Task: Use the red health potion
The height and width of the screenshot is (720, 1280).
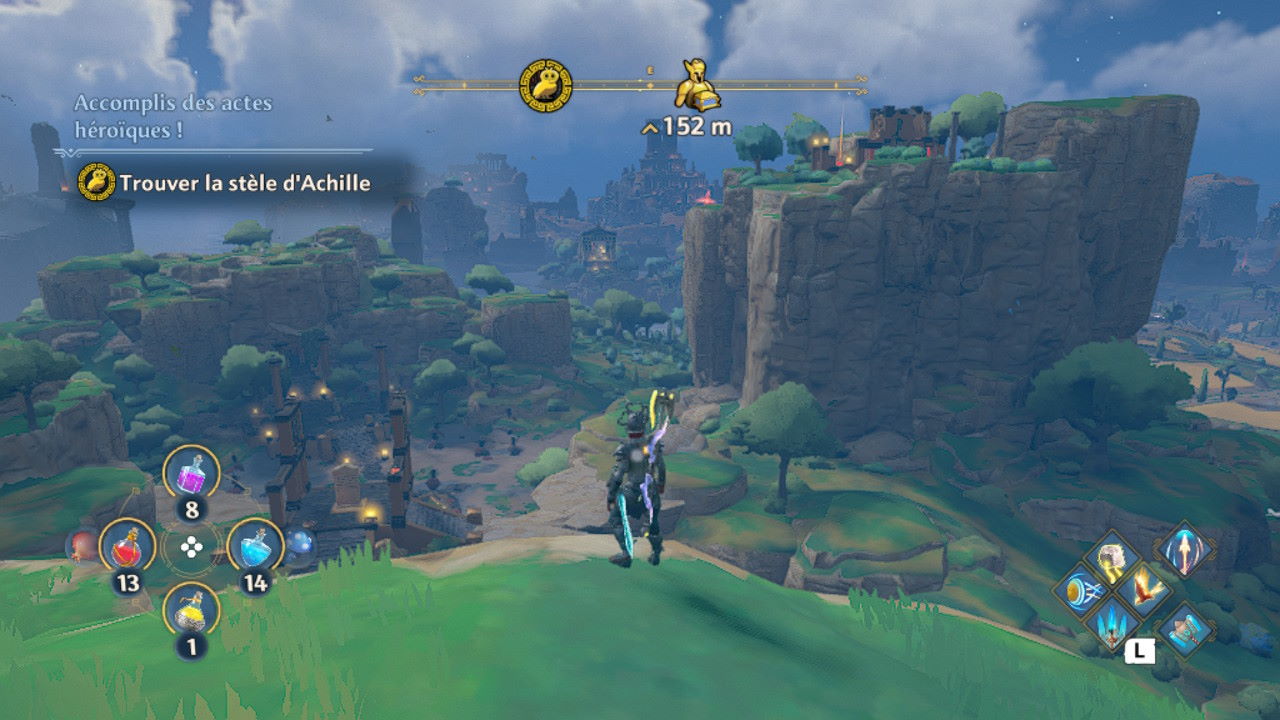Action: click(x=127, y=546)
